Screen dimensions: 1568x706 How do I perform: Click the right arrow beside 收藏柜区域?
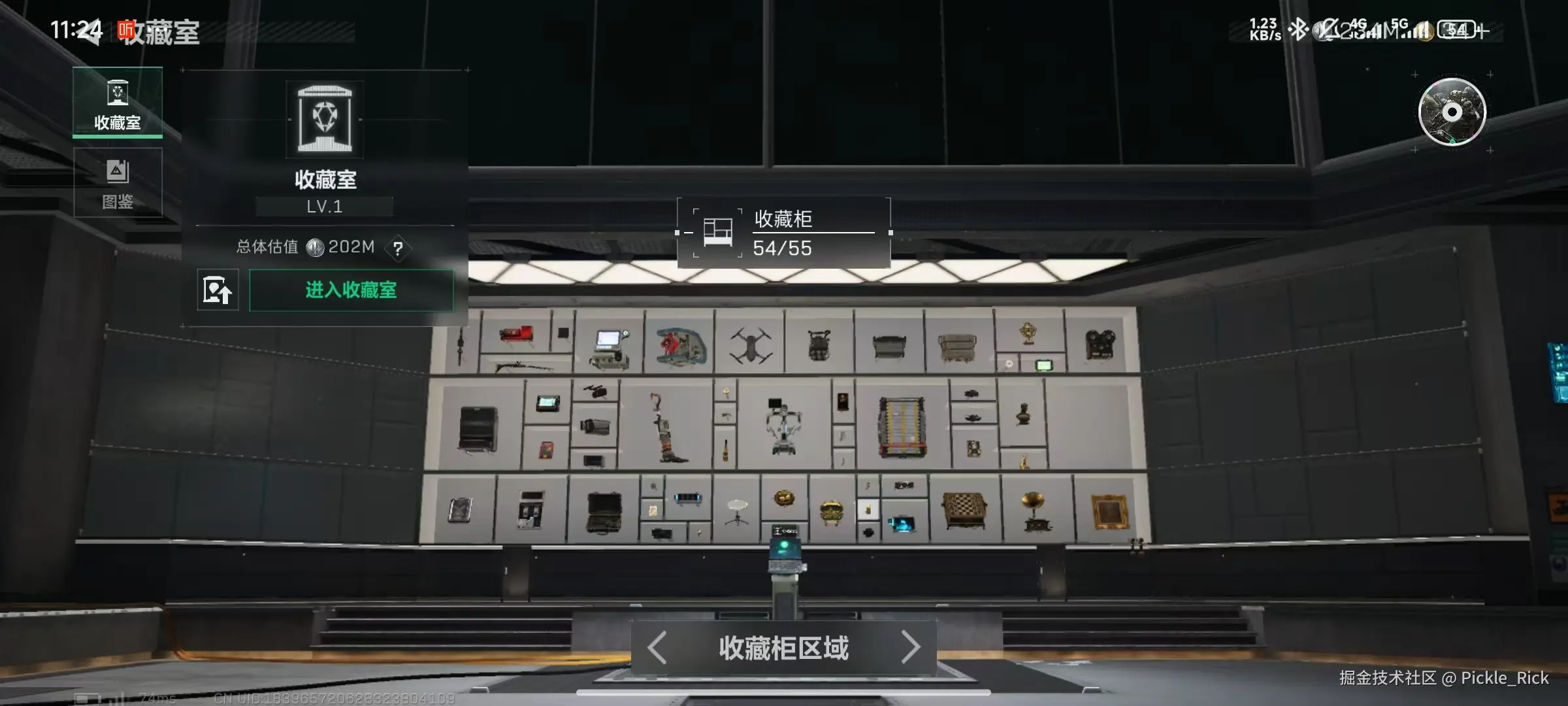tap(915, 646)
